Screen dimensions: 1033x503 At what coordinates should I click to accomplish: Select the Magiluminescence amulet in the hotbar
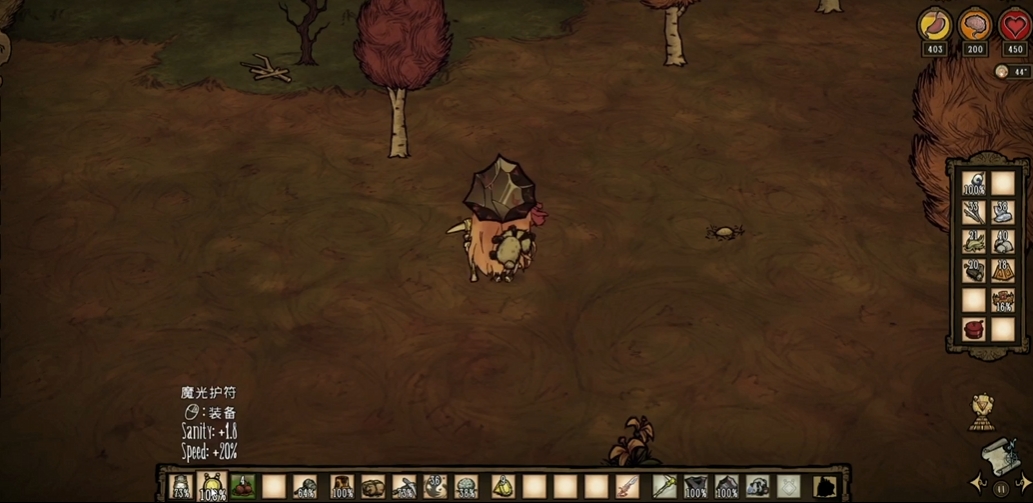click(211, 487)
